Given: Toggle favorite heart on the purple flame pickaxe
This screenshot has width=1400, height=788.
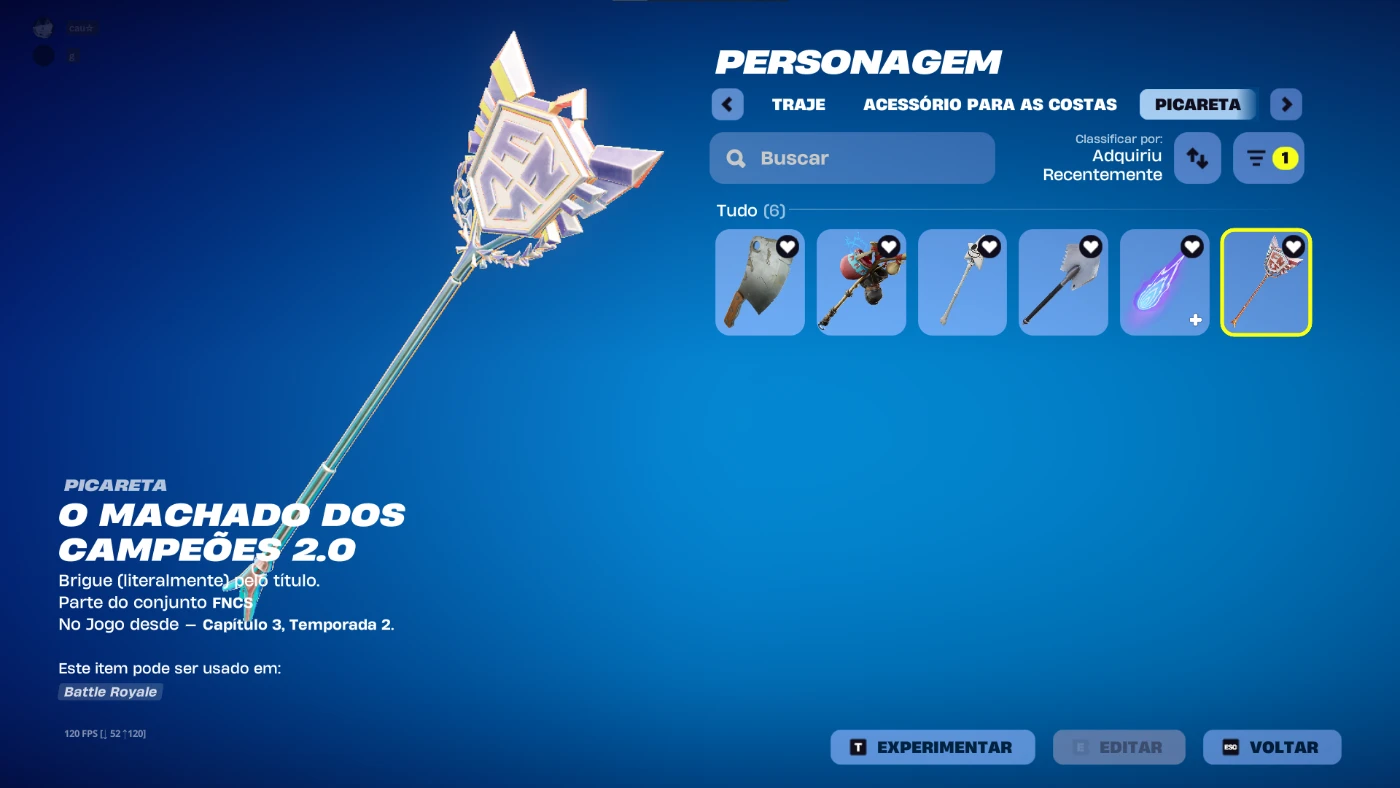Looking at the screenshot, I should tap(1192, 246).
